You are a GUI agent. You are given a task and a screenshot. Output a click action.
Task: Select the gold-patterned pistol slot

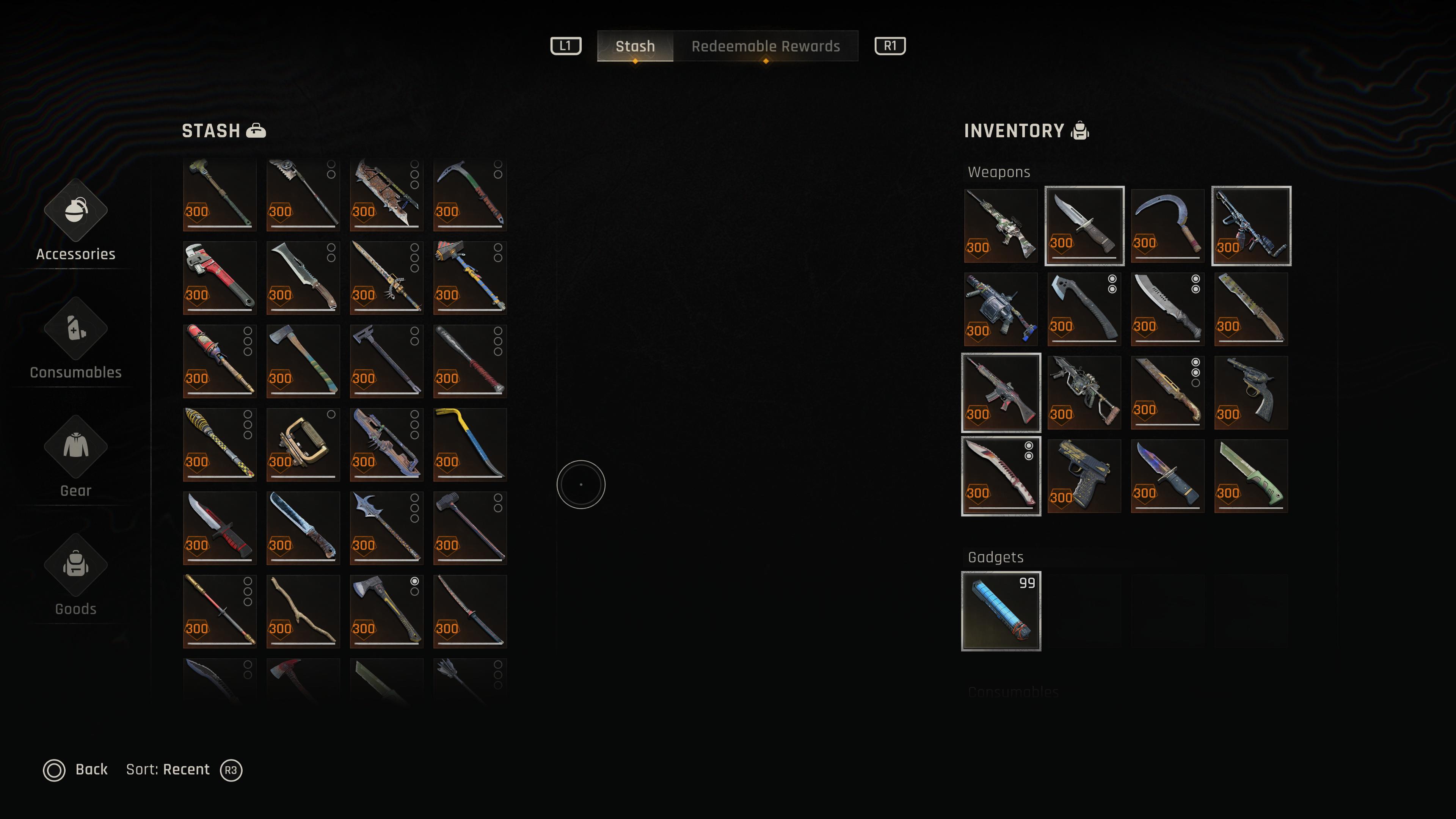pos(1084,476)
